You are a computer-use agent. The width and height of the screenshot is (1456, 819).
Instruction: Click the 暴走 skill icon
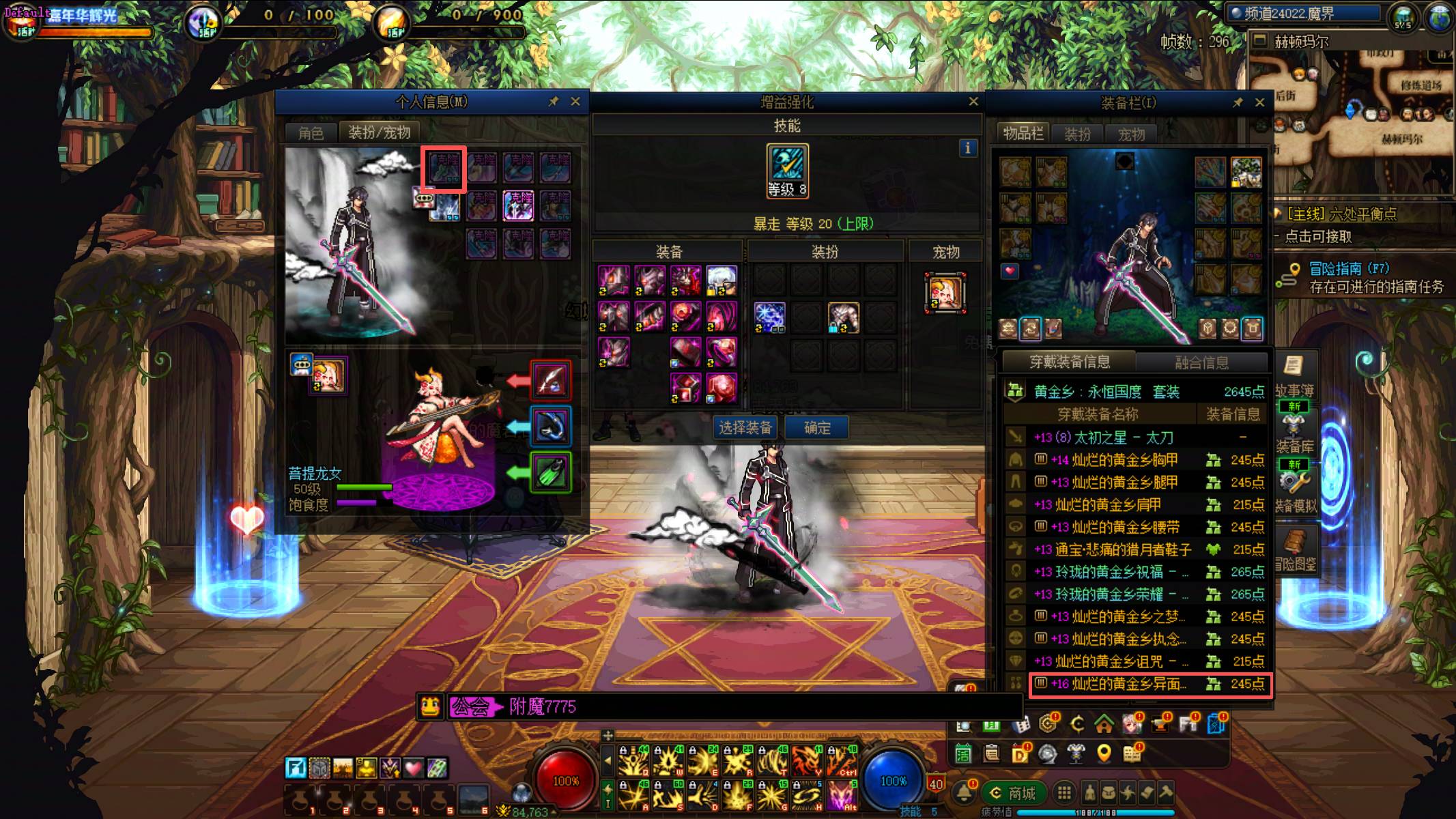click(x=787, y=165)
